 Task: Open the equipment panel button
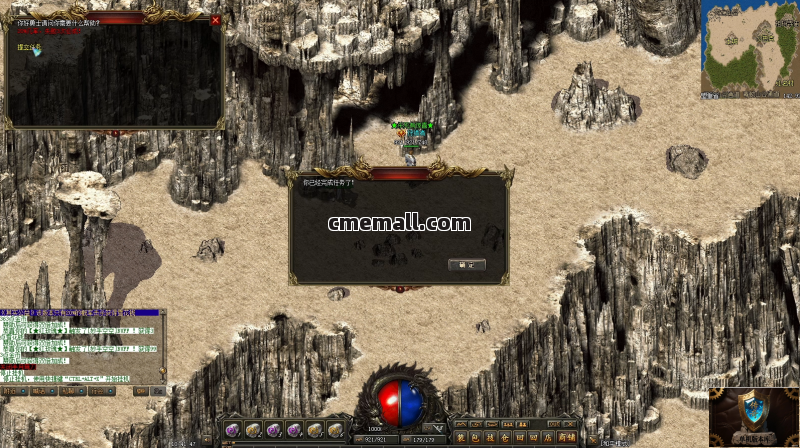(461, 437)
